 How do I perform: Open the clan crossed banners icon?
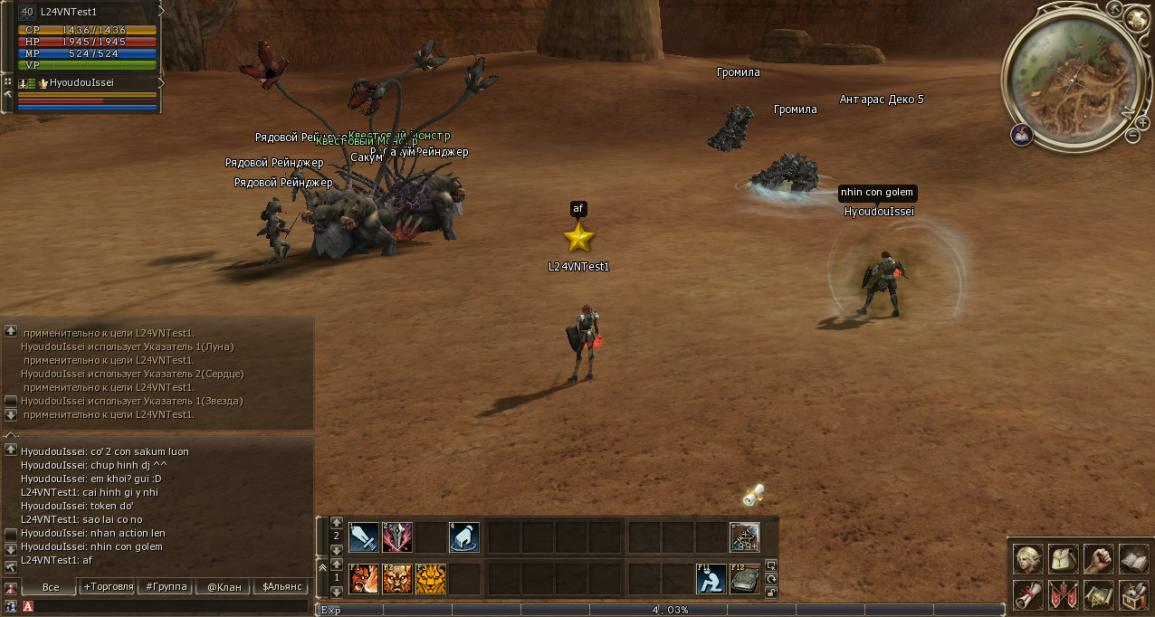[x=1063, y=596]
